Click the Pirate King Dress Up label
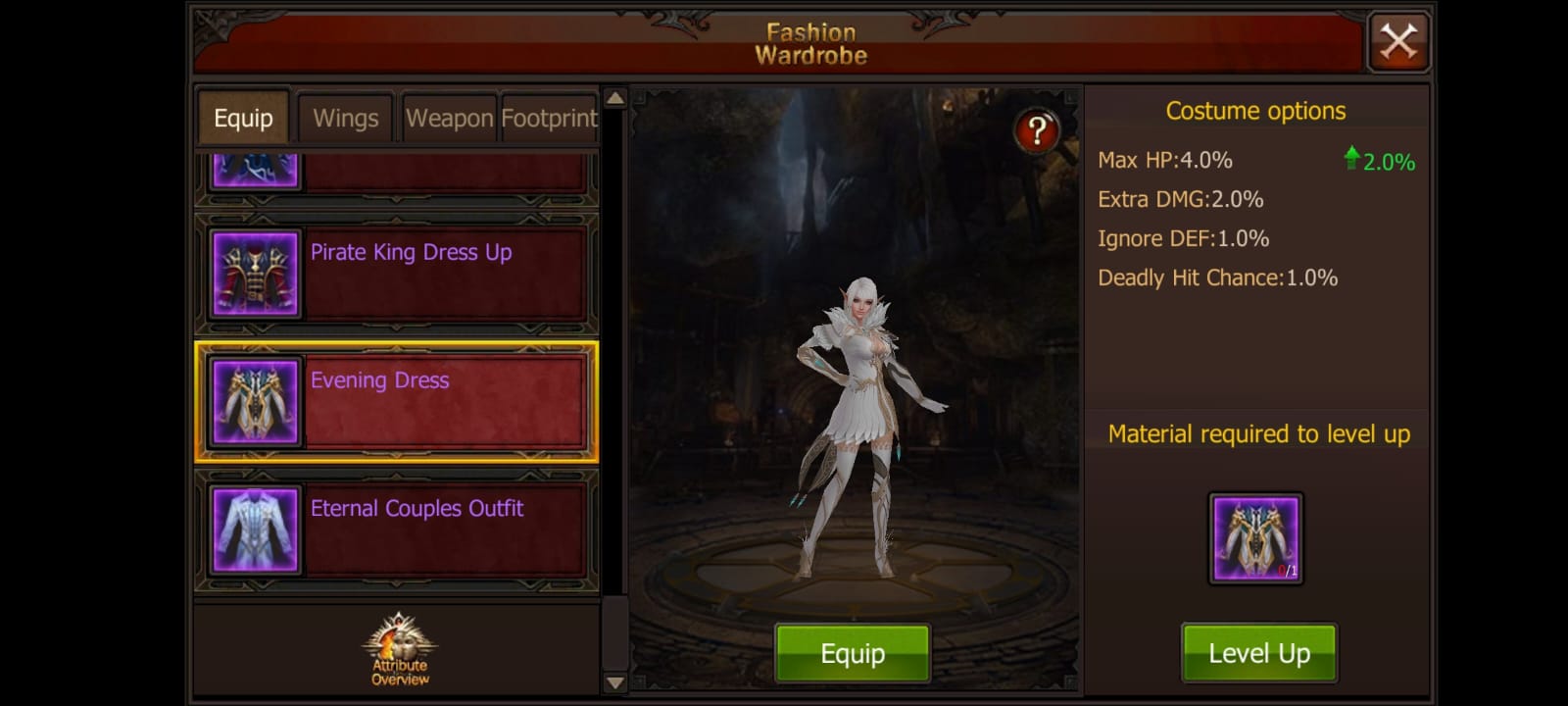The image size is (1568, 706). coord(410,253)
